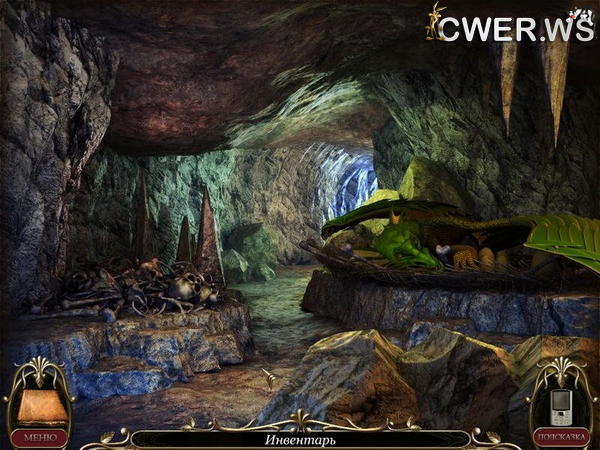Open the journal book icon
The height and width of the screenshot is (450, 600).
coord(39,404)
